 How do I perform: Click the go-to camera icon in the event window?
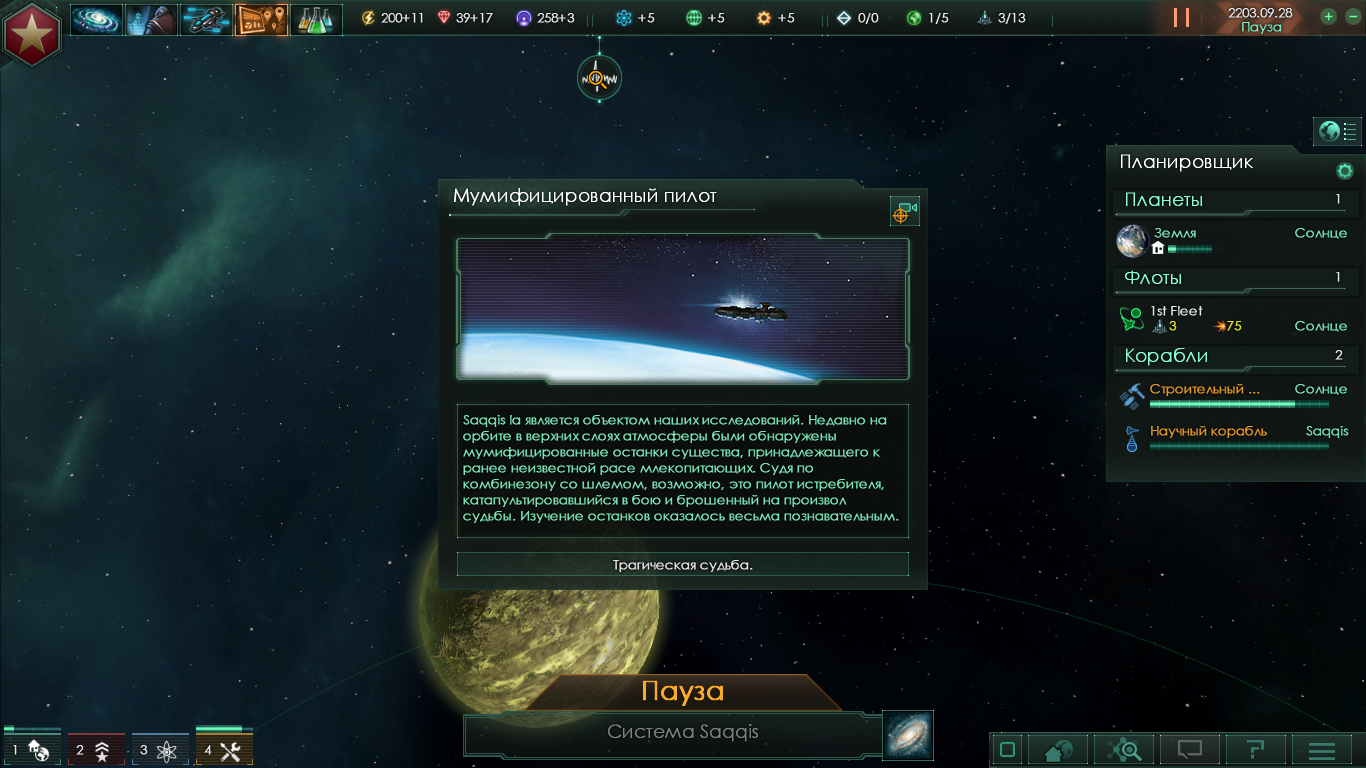pyautogui.click(x=904, y=212)
